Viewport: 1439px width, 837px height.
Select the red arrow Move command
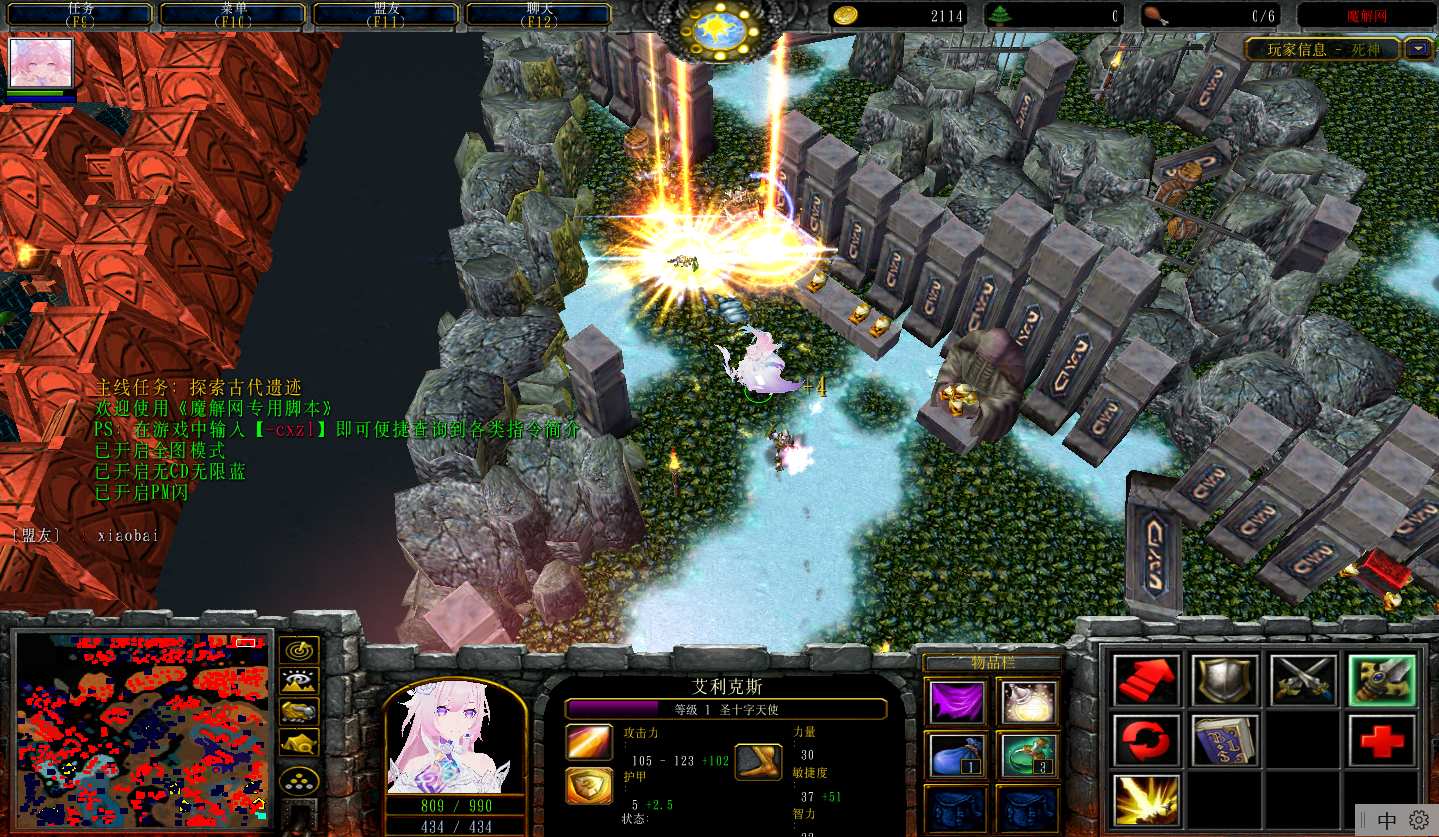click(x=1146, y=681)
